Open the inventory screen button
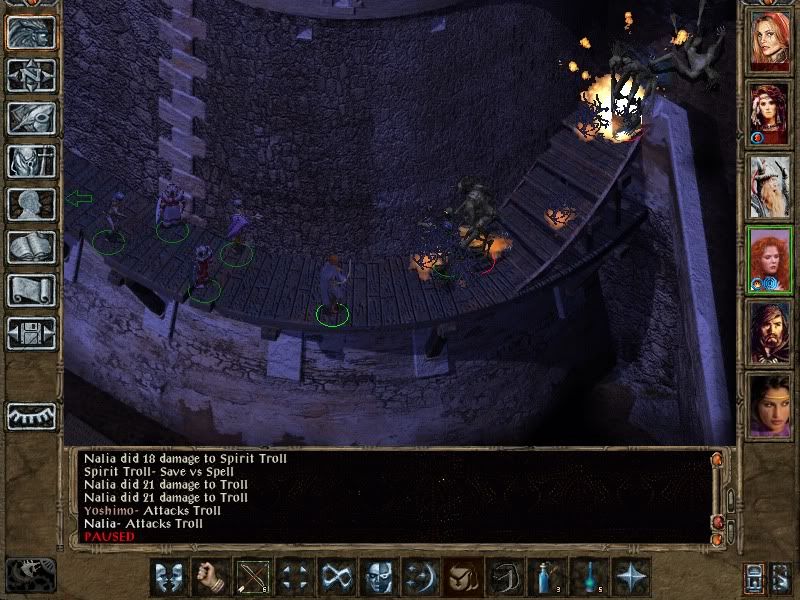This screenshot has height=600, width=800. [31, 161]
